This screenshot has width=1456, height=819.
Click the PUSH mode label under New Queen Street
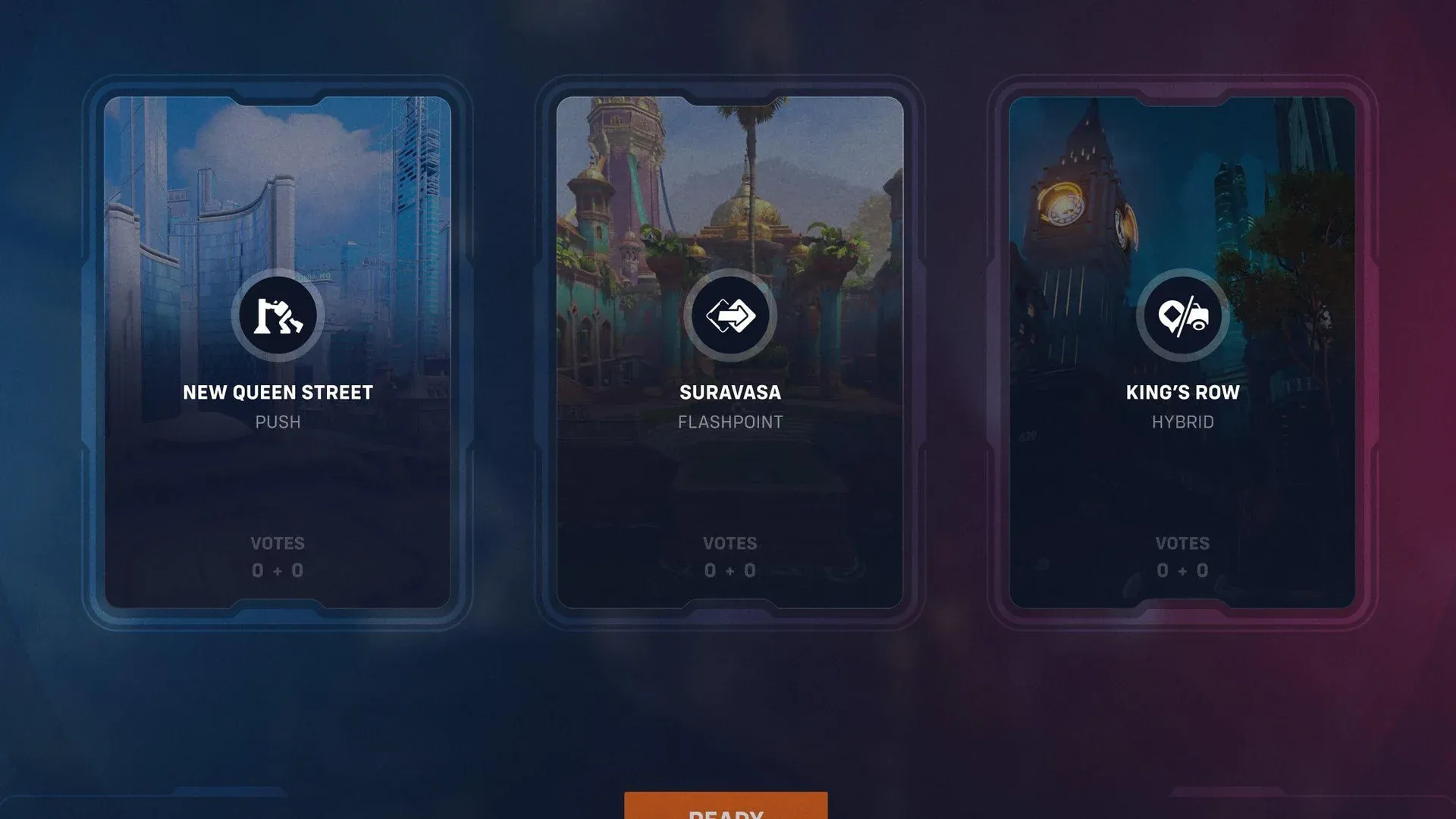click(x=278, y=422)
